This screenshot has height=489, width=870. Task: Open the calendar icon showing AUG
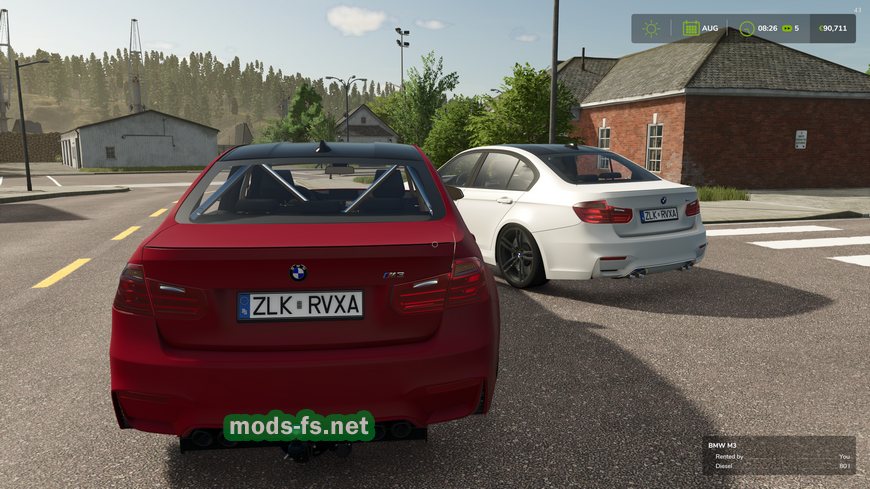click(691, 28)
